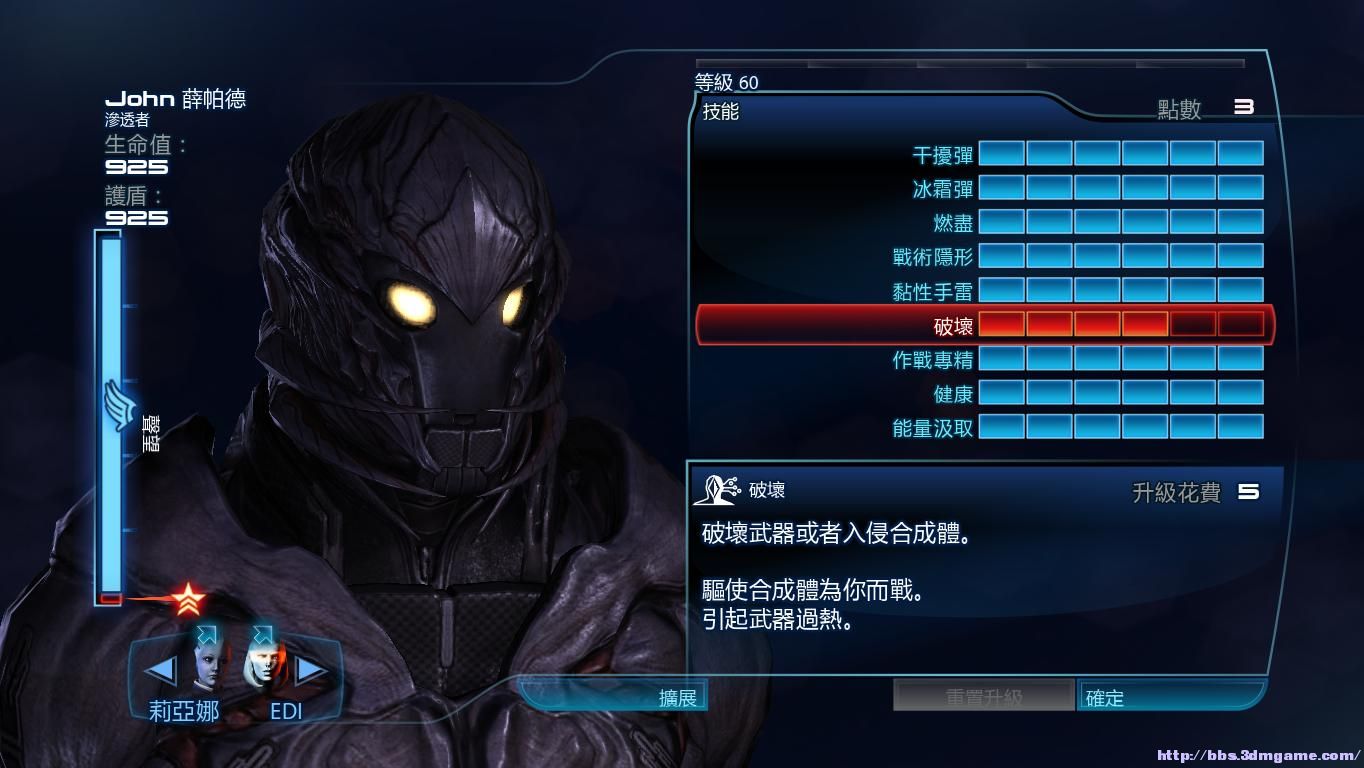Click the red star rank icon
The image size is (1364, 768).
[x=190, y=600]
